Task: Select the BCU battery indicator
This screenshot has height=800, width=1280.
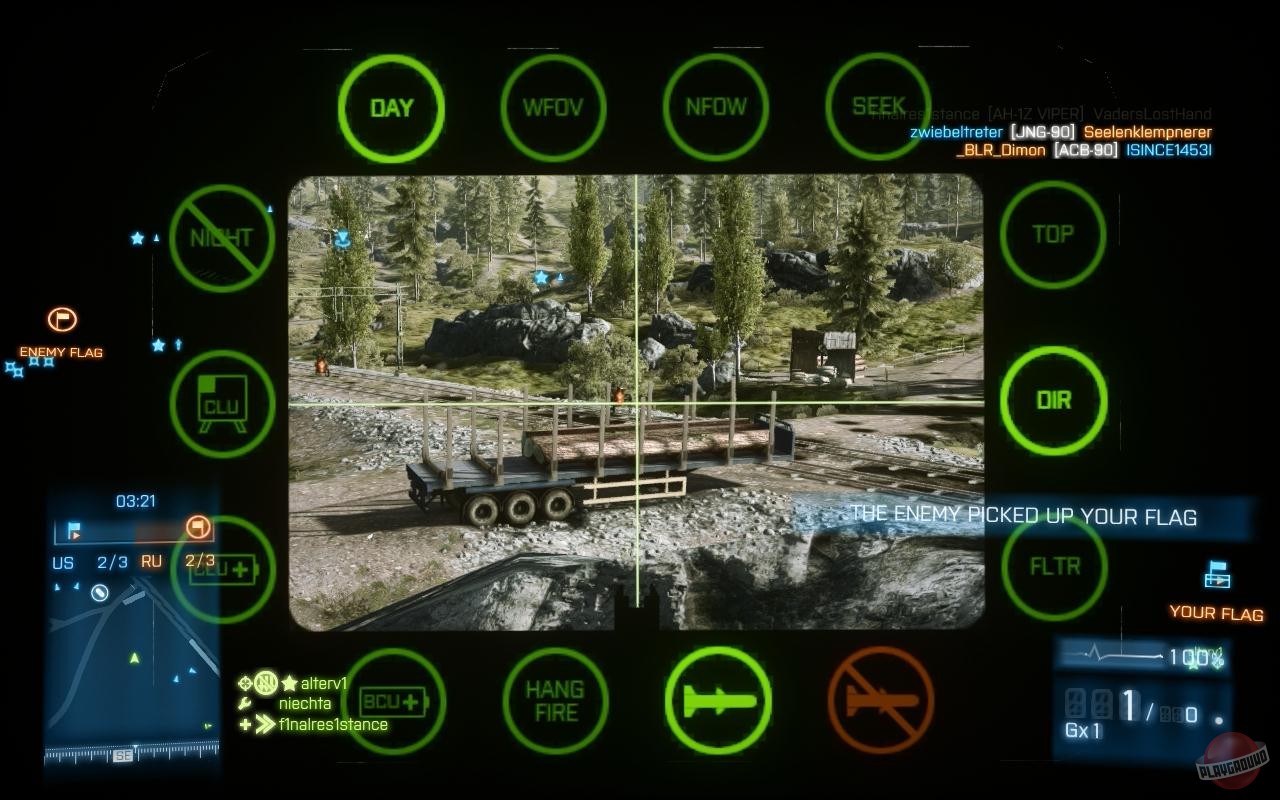Action: pyautogui.click(x=393, y=702)
